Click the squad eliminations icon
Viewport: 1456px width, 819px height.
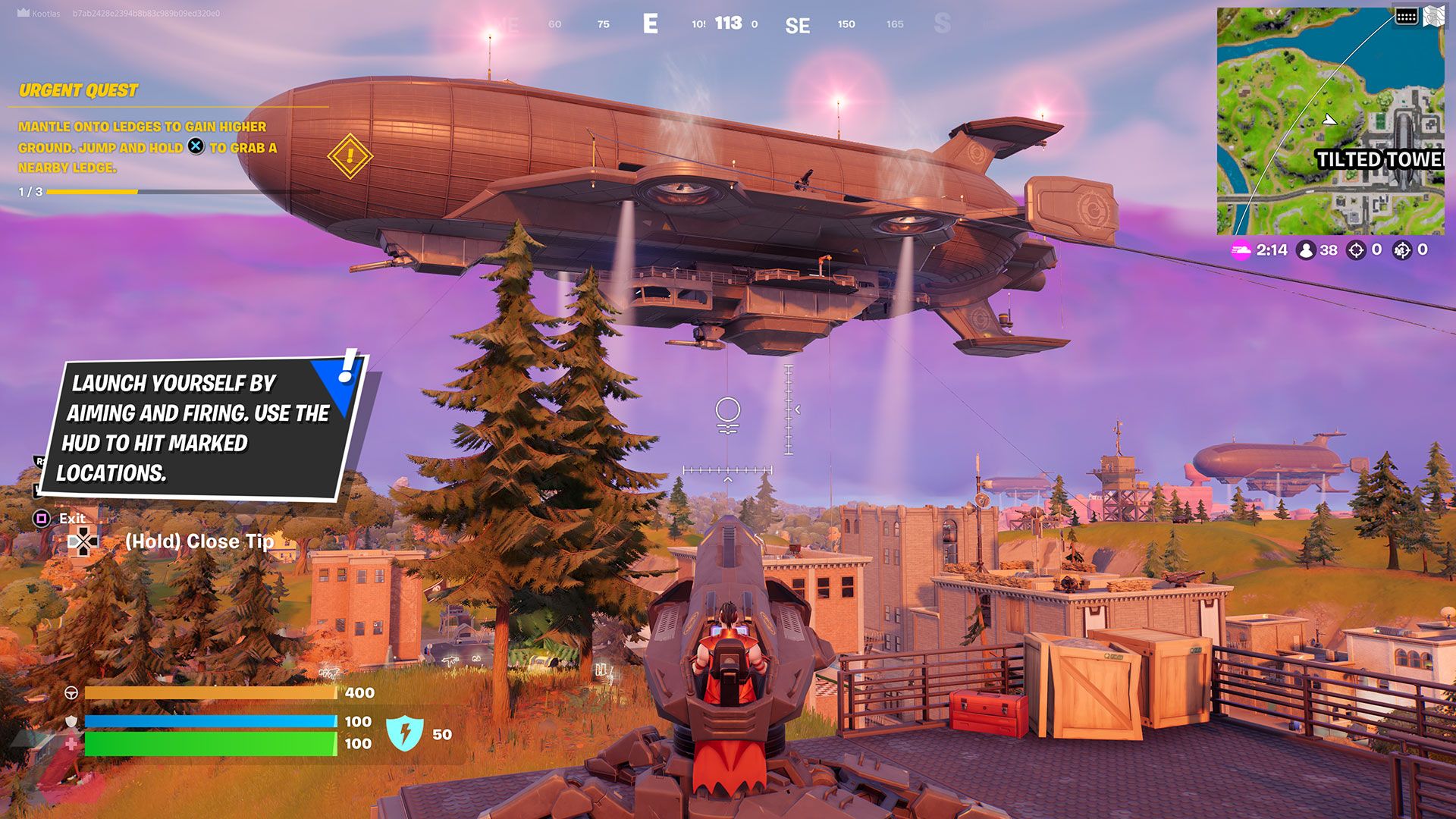(x=1404, y=250)
